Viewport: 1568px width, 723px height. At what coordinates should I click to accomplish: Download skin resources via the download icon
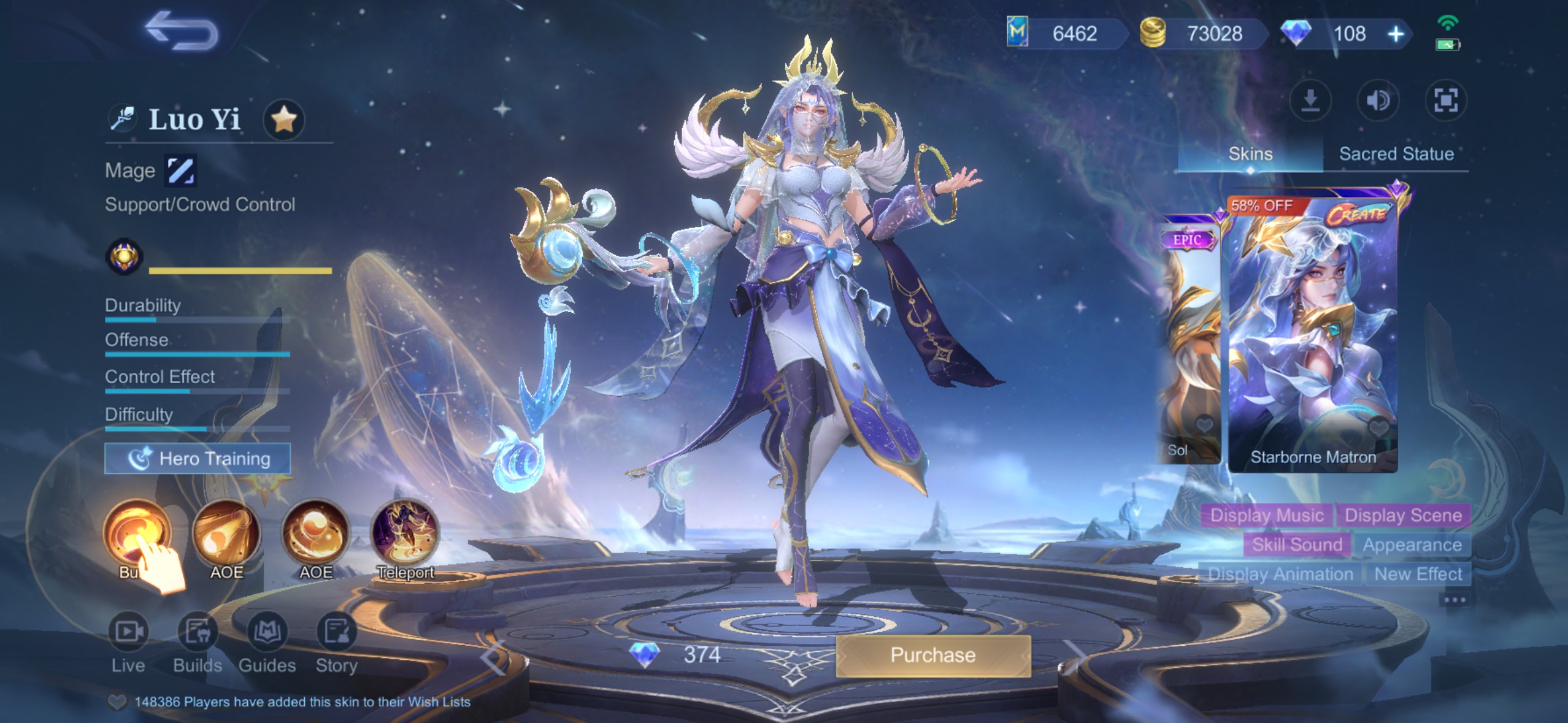[1310, 101]
